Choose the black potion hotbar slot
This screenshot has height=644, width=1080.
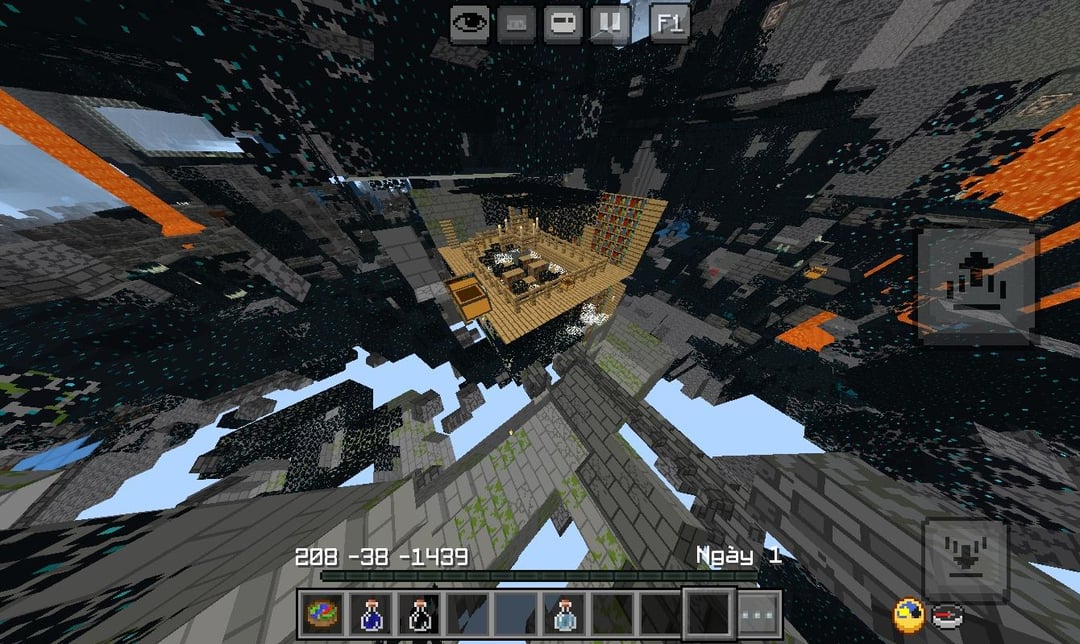click(418, 612)
